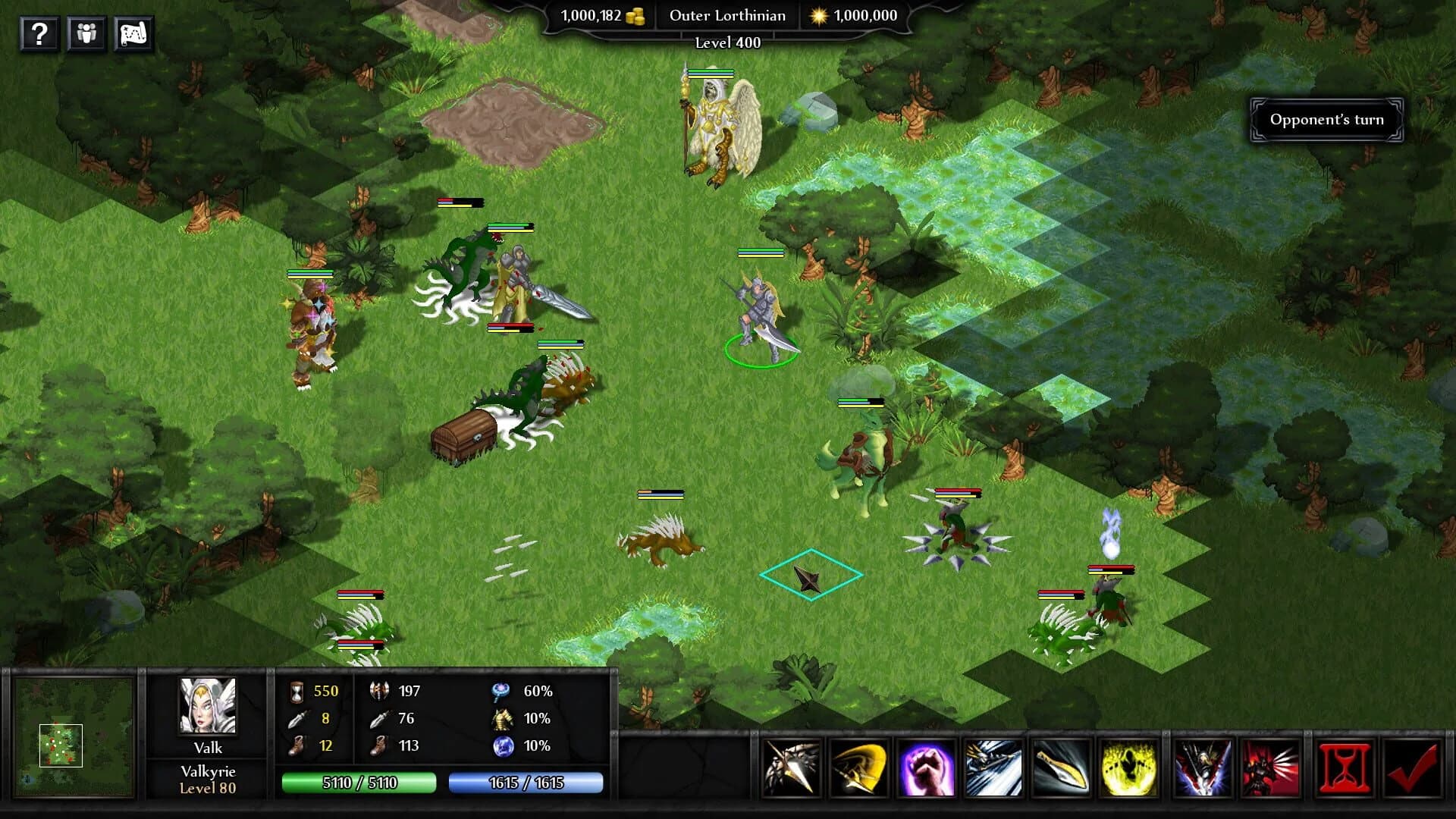Click the Opponent's turn banner
Screen dimensions: 1456x819
coord(1326,119)
